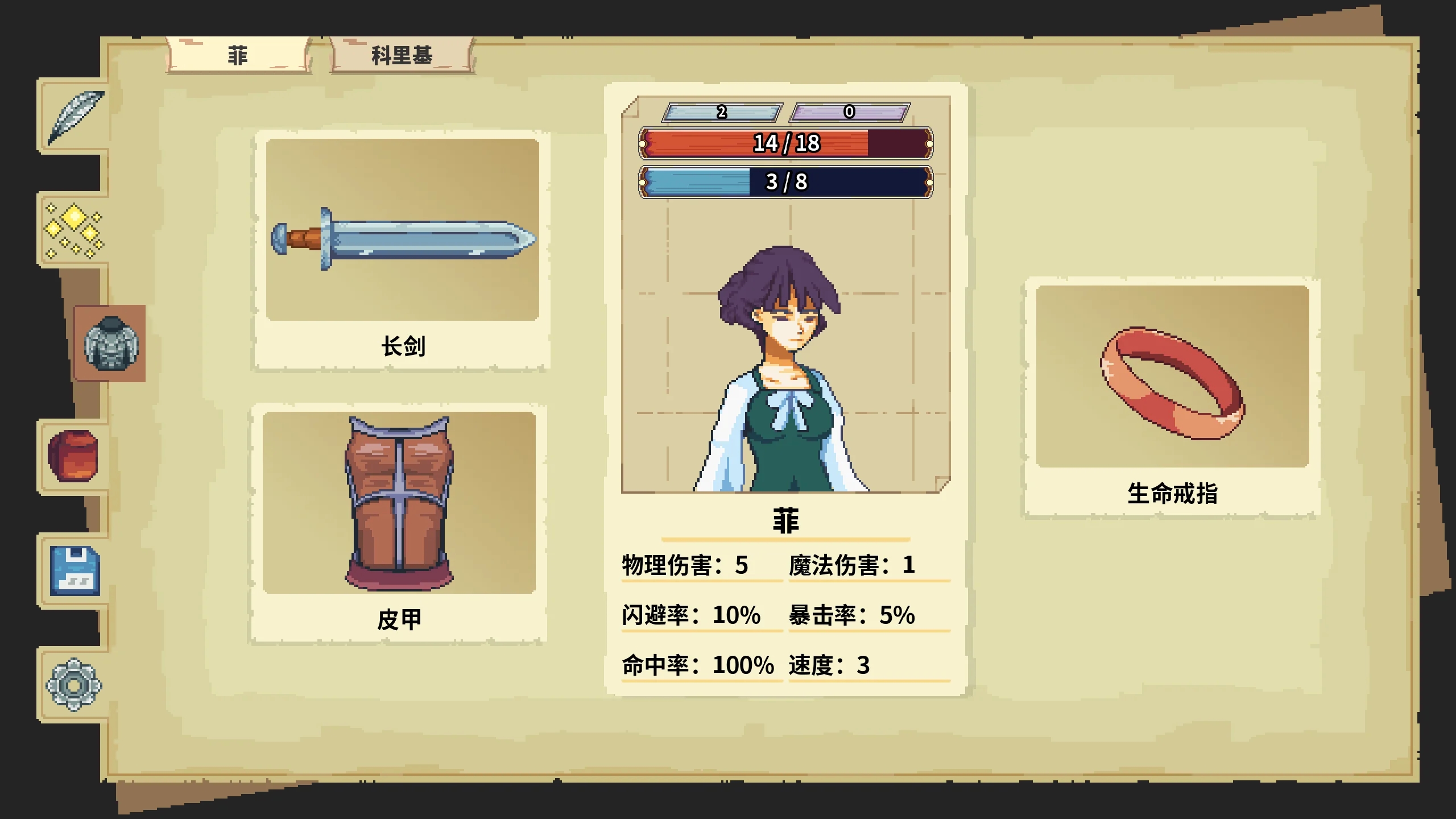This screenshot has width=1456, height=819.
Task: Select the 长剑 longsword weapon icon
Action: point(404,239)
